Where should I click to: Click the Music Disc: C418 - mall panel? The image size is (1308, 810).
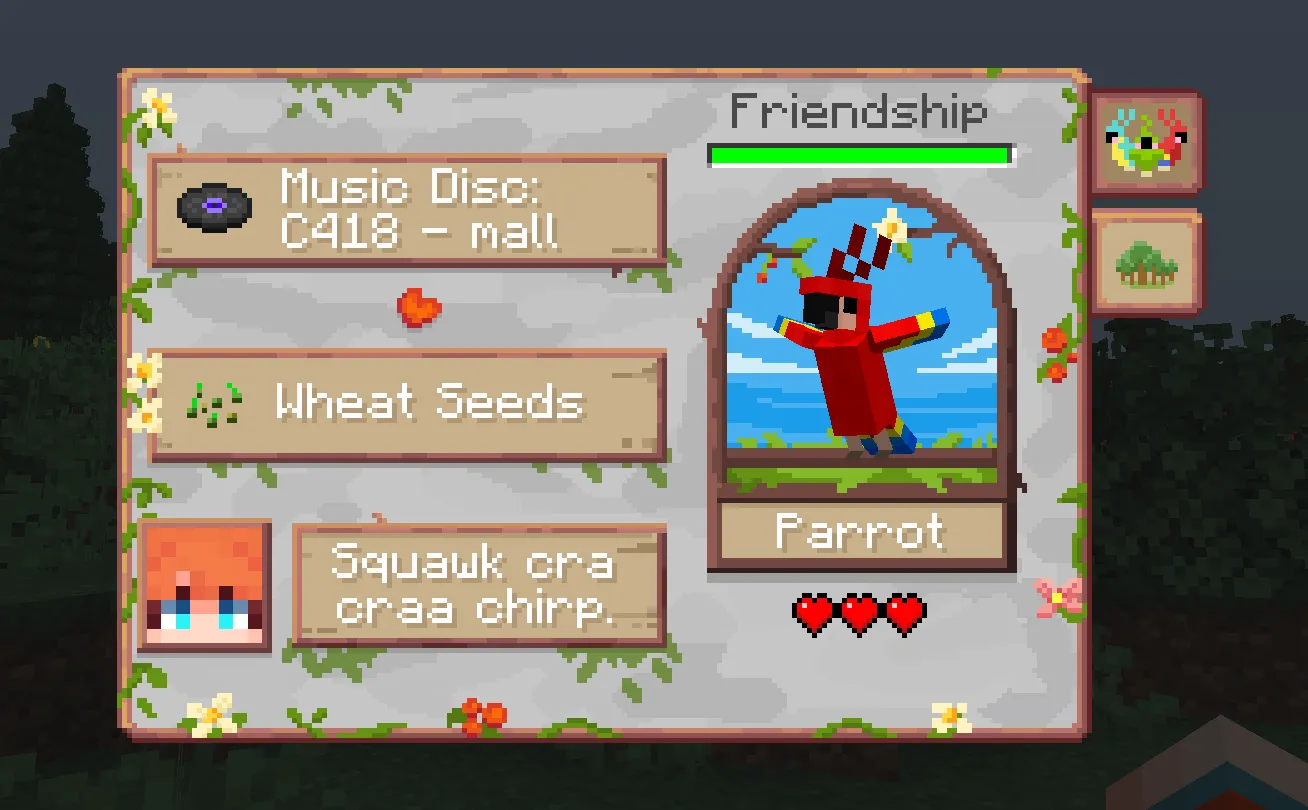(410, 210)
